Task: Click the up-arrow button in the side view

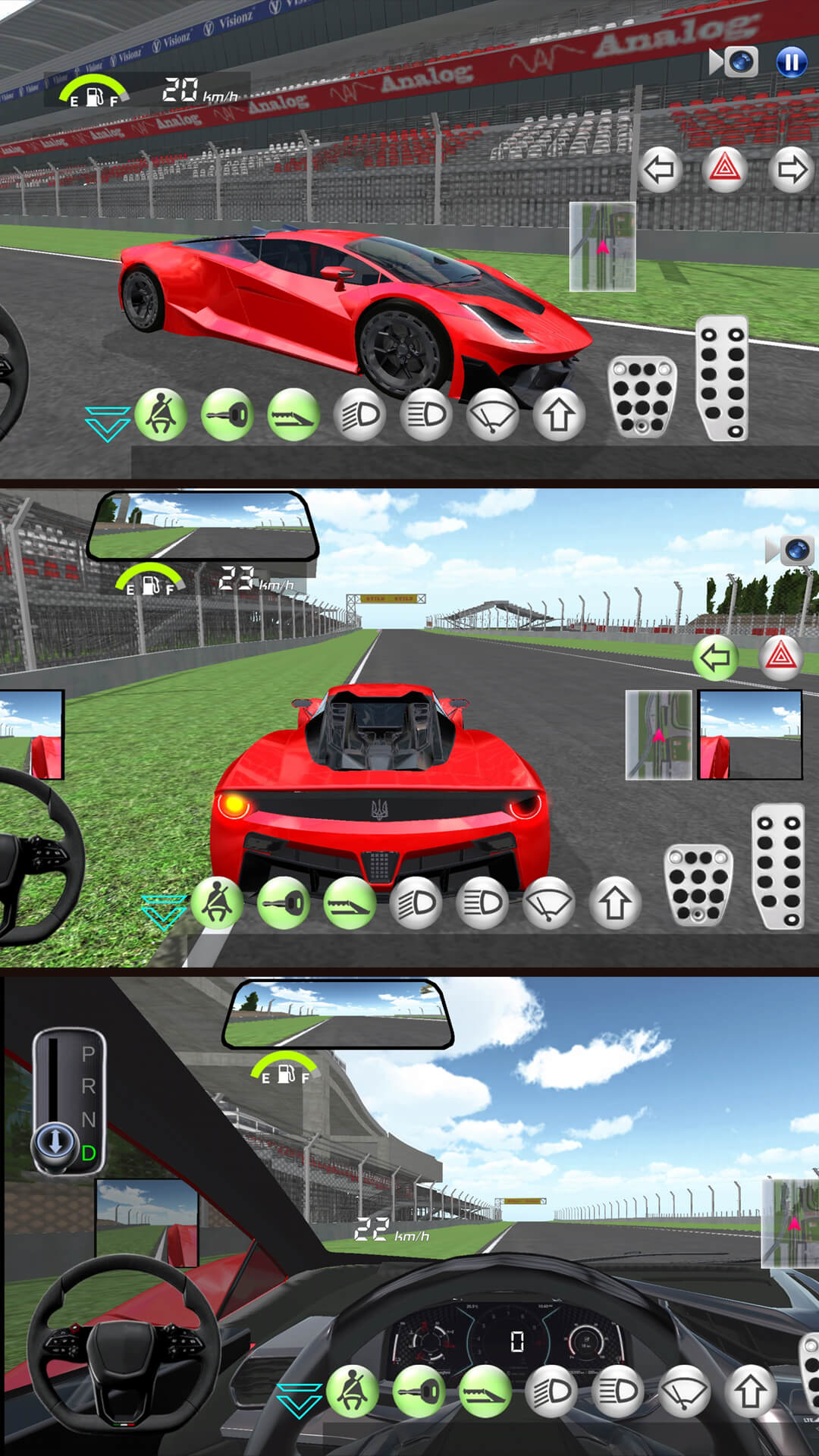Action: pyautogui.click(x=559, y=415)
